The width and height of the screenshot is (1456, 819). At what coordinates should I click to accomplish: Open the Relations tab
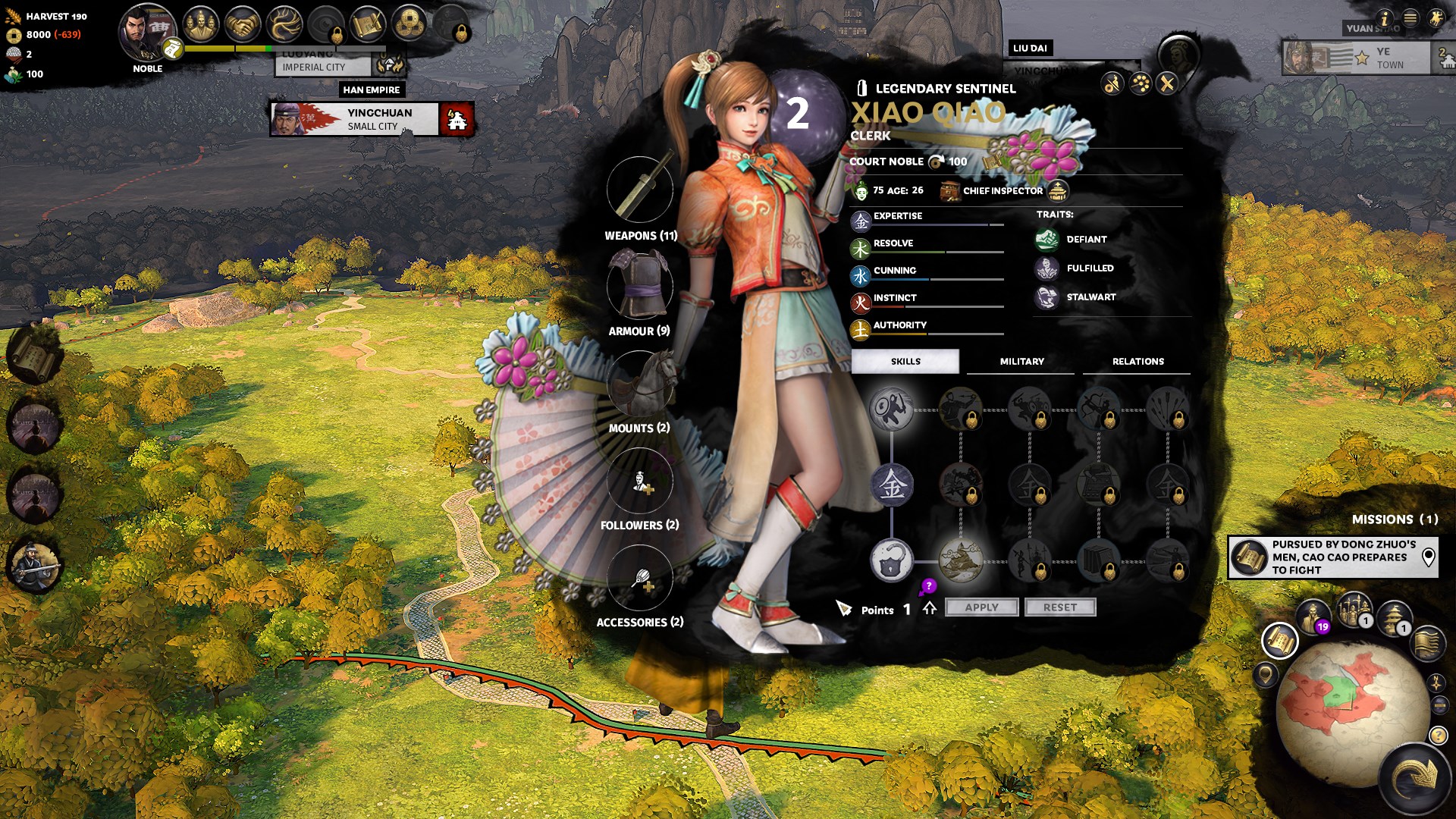click(x=1137, y=362)
